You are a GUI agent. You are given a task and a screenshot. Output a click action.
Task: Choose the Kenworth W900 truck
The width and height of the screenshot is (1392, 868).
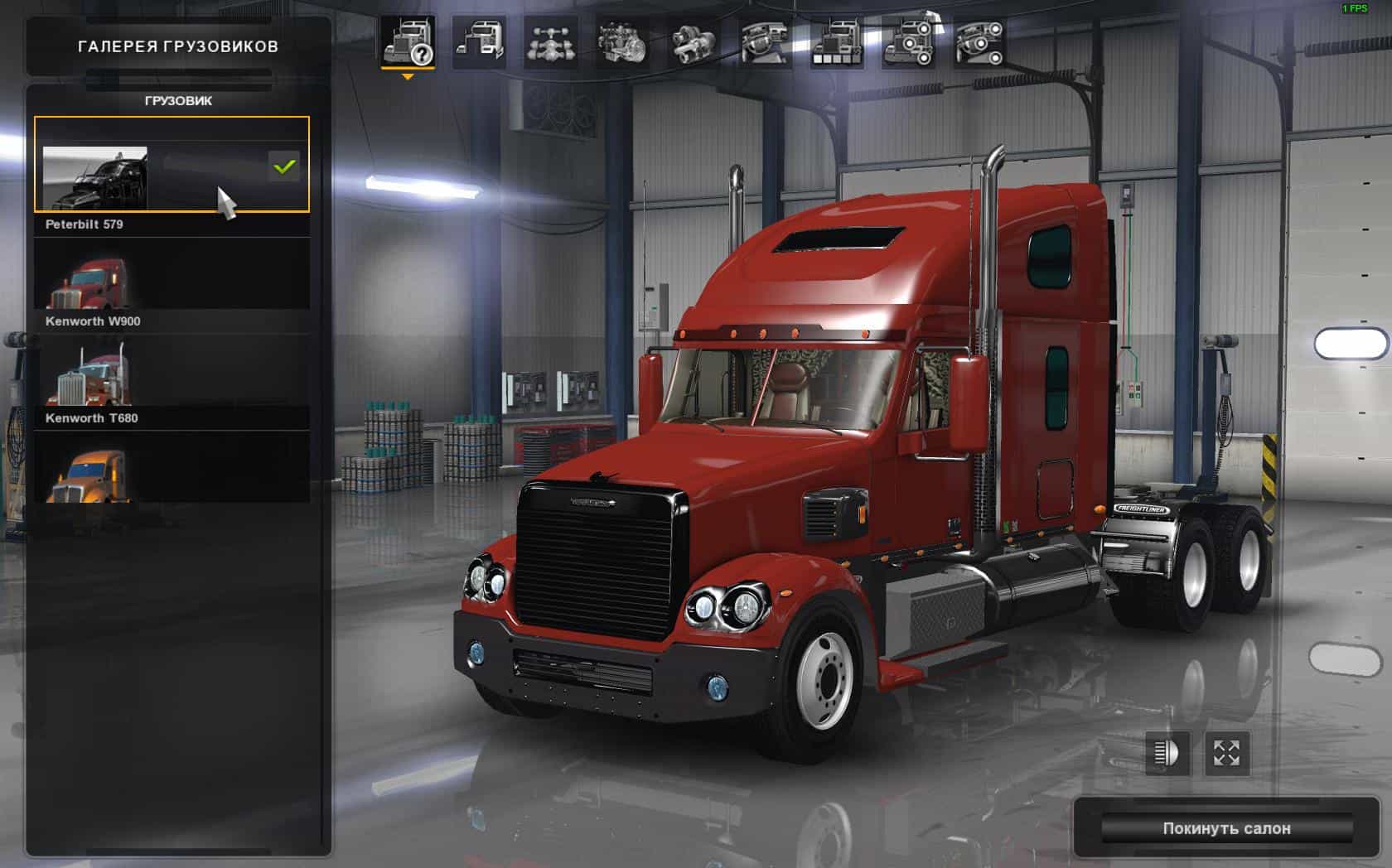(172, 286)
